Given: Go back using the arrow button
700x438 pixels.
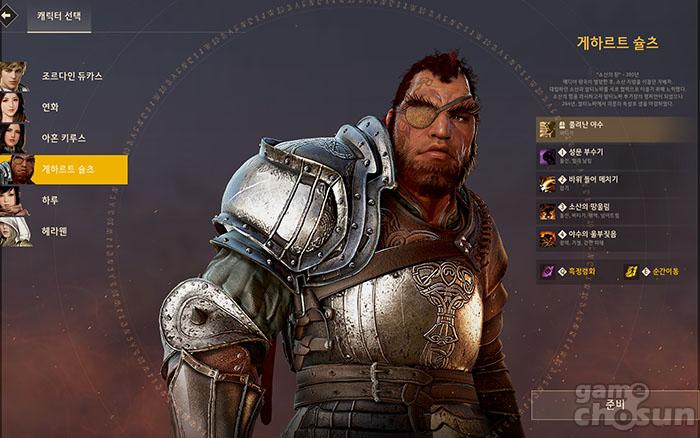Looking at the screenshot, I should click(x=10, y=16).
